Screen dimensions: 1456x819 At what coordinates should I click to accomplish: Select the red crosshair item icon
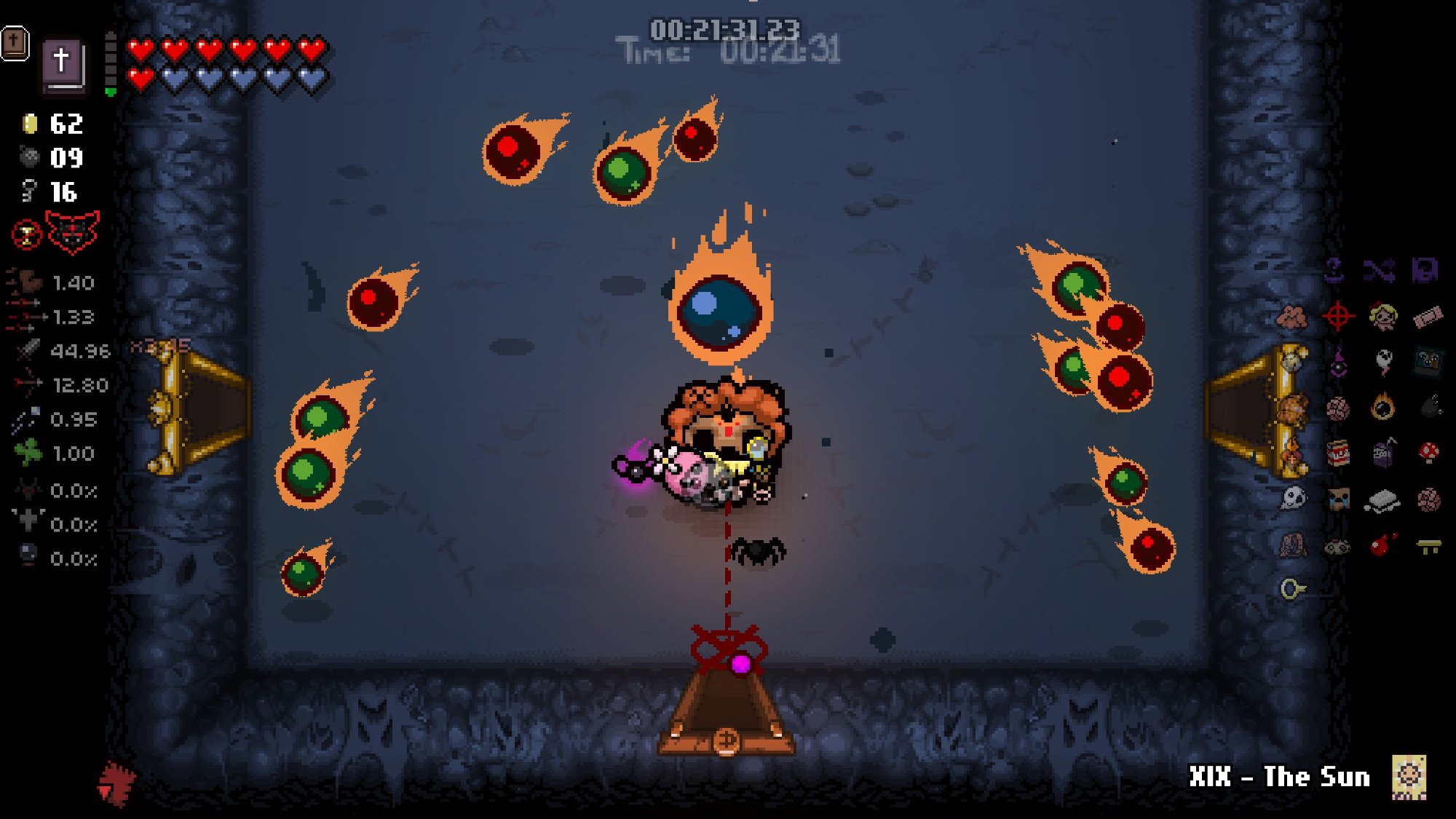click(1338, 316)
